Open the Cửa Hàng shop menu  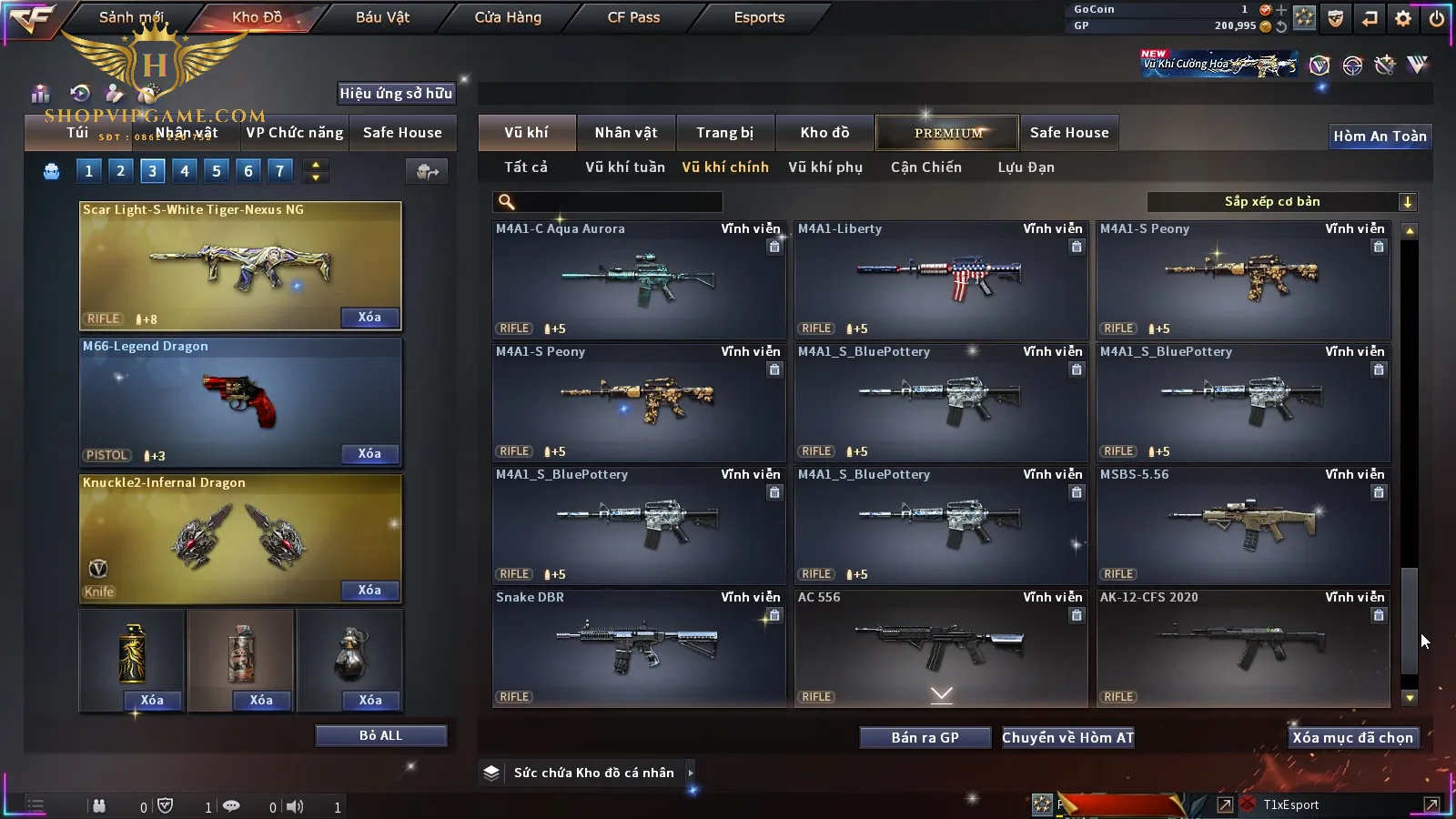tap(508, 17)
